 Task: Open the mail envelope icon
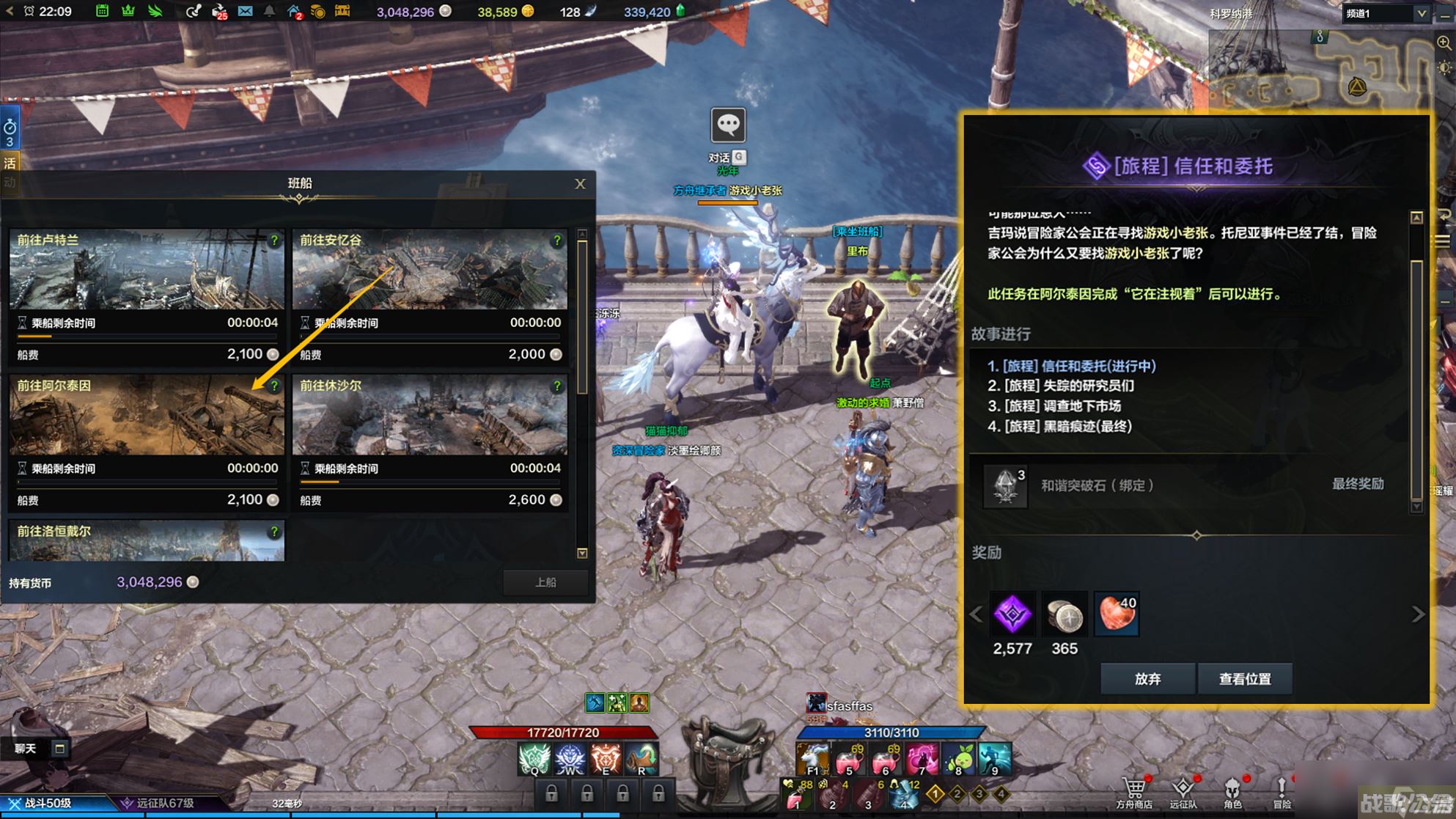click(x=245, y=12)
